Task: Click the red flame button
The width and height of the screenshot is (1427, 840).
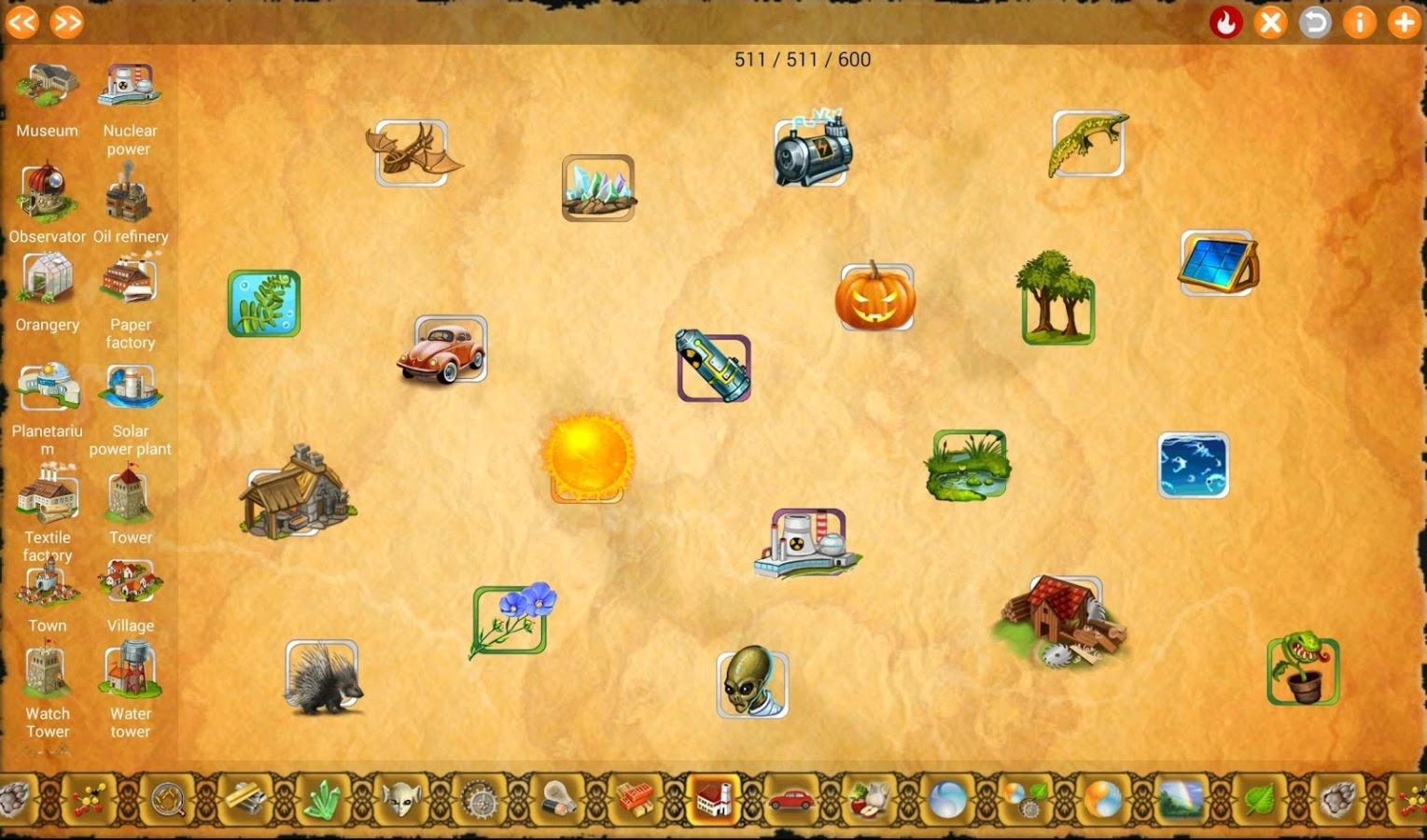Action: [1225, 22]
